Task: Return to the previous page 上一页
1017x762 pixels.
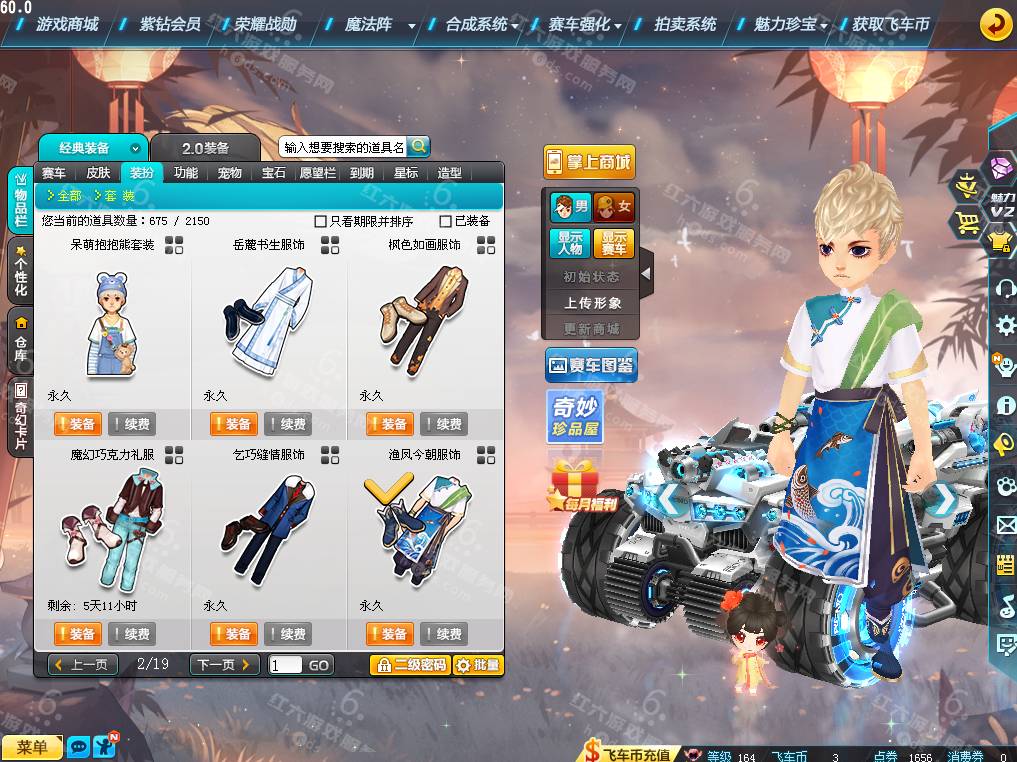Action: coord(84,665)
